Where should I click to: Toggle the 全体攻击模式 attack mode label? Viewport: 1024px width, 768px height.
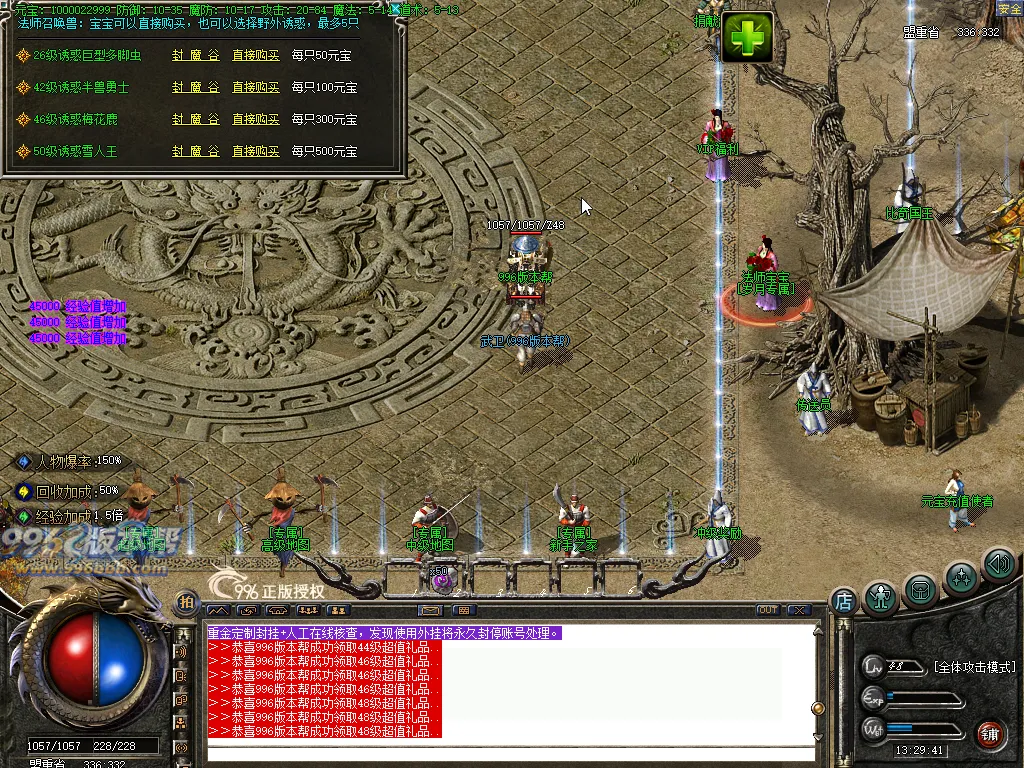pyautogui.click(x=974, y=666)
